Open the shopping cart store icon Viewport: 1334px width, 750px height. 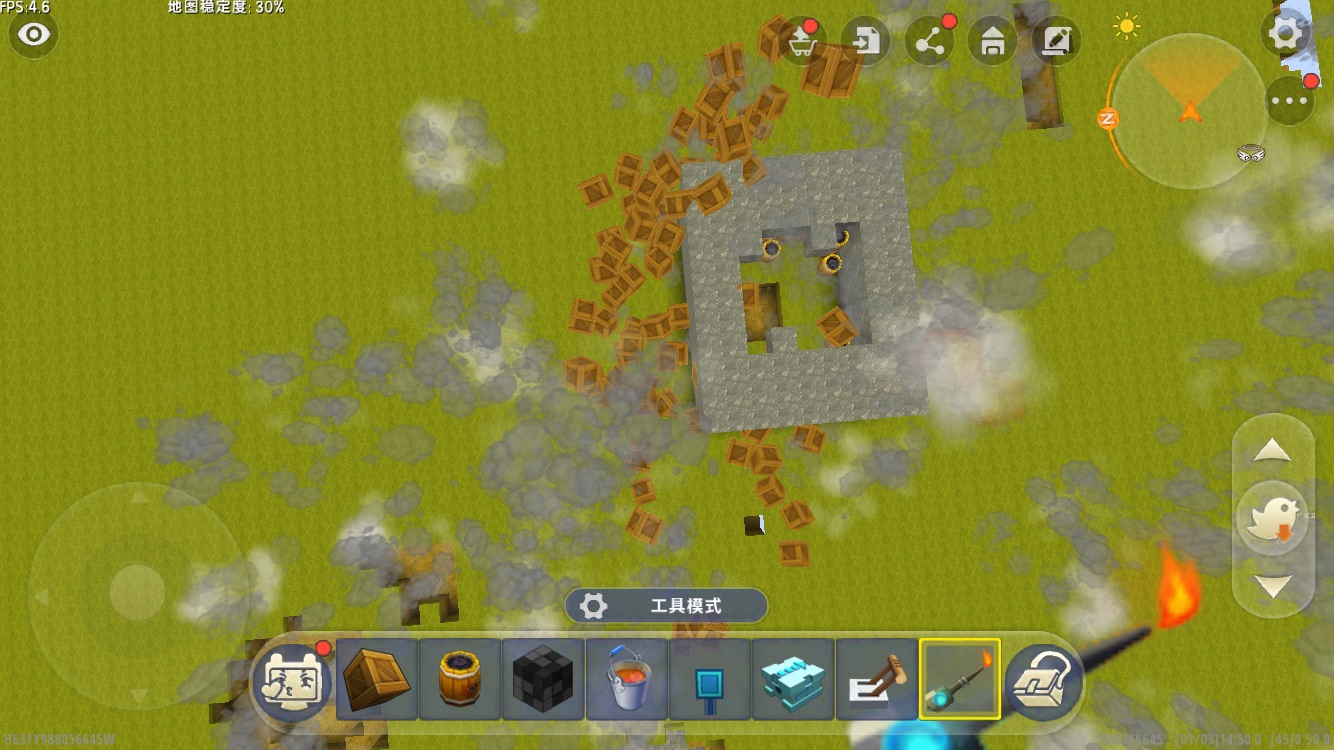[801, 42]
